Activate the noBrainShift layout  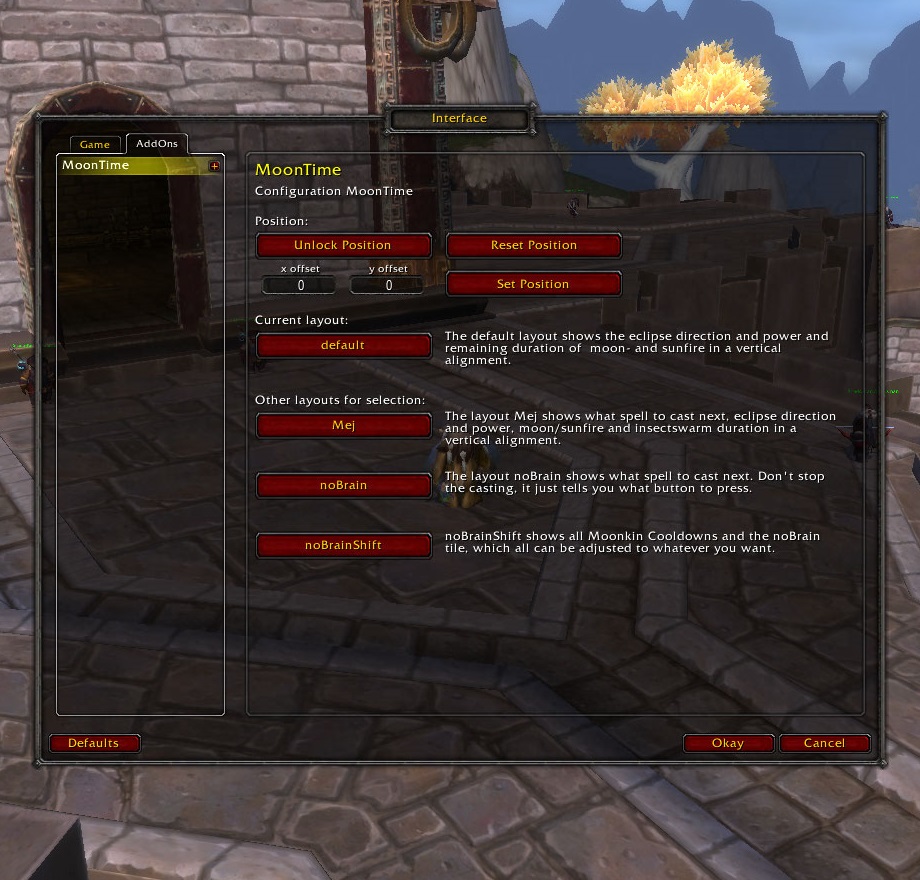coord(343,545)
